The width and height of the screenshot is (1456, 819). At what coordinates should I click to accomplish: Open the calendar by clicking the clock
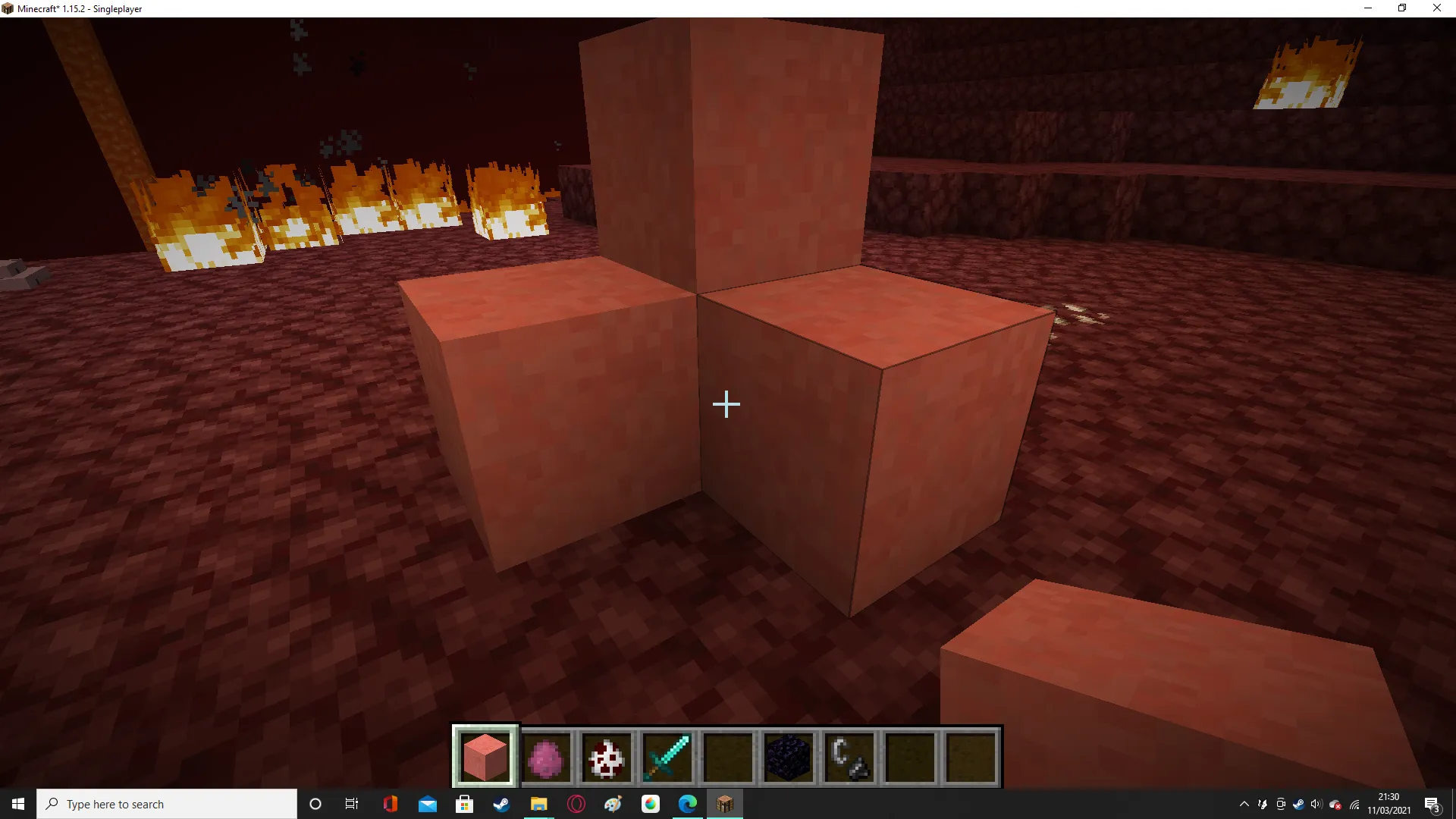click(1388, 804)
